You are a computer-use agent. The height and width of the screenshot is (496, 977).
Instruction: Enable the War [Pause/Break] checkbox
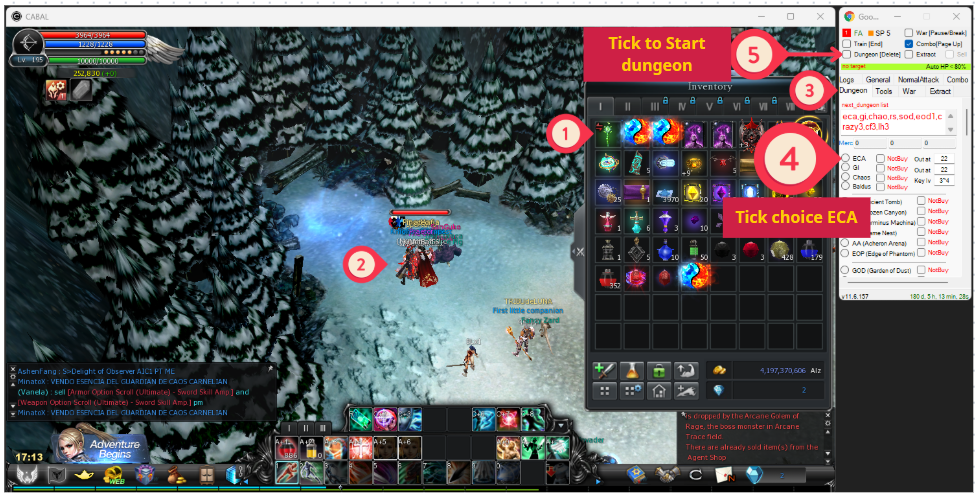pos(907,33)
